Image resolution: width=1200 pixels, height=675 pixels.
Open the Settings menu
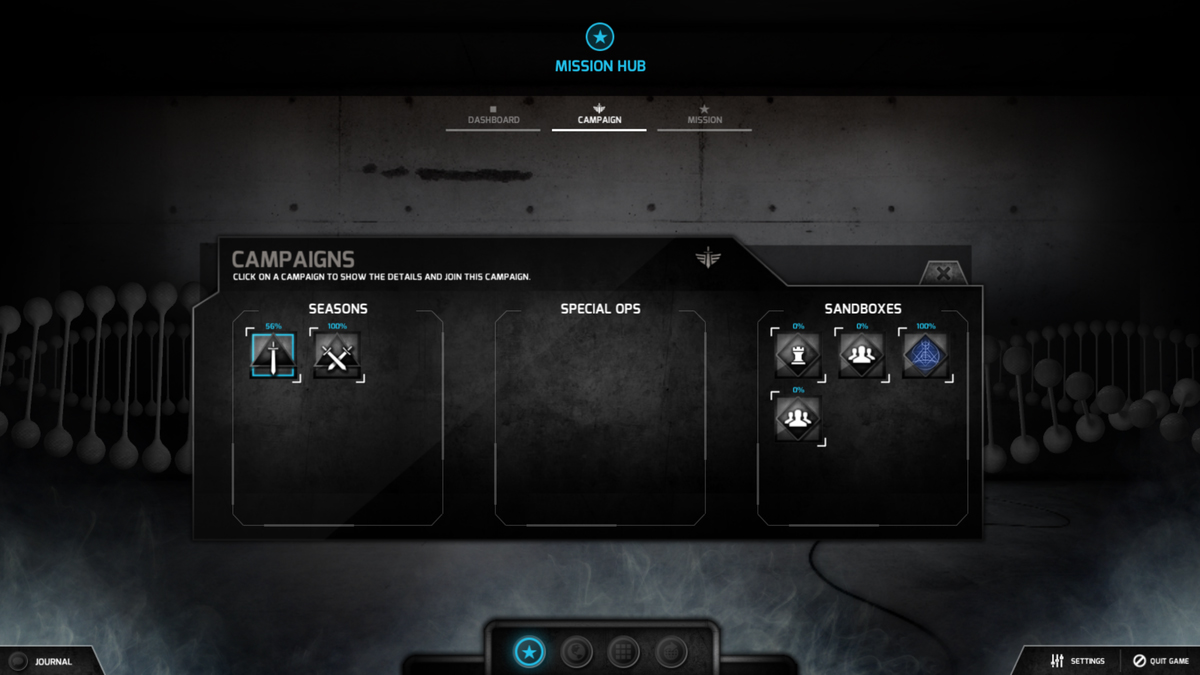(x=1077, y=661)
